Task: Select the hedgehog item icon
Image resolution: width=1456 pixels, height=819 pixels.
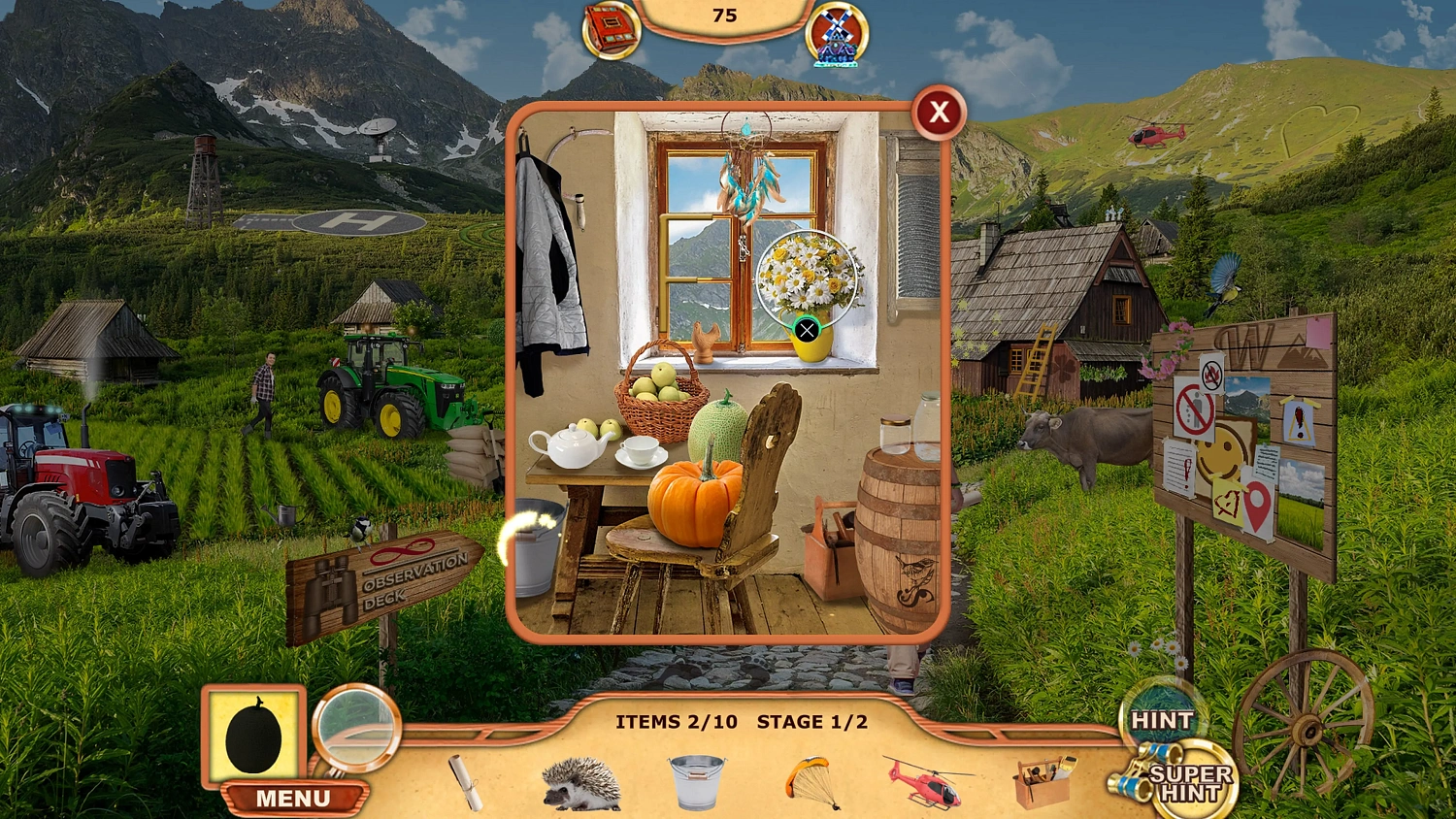Action: point(579,783)
